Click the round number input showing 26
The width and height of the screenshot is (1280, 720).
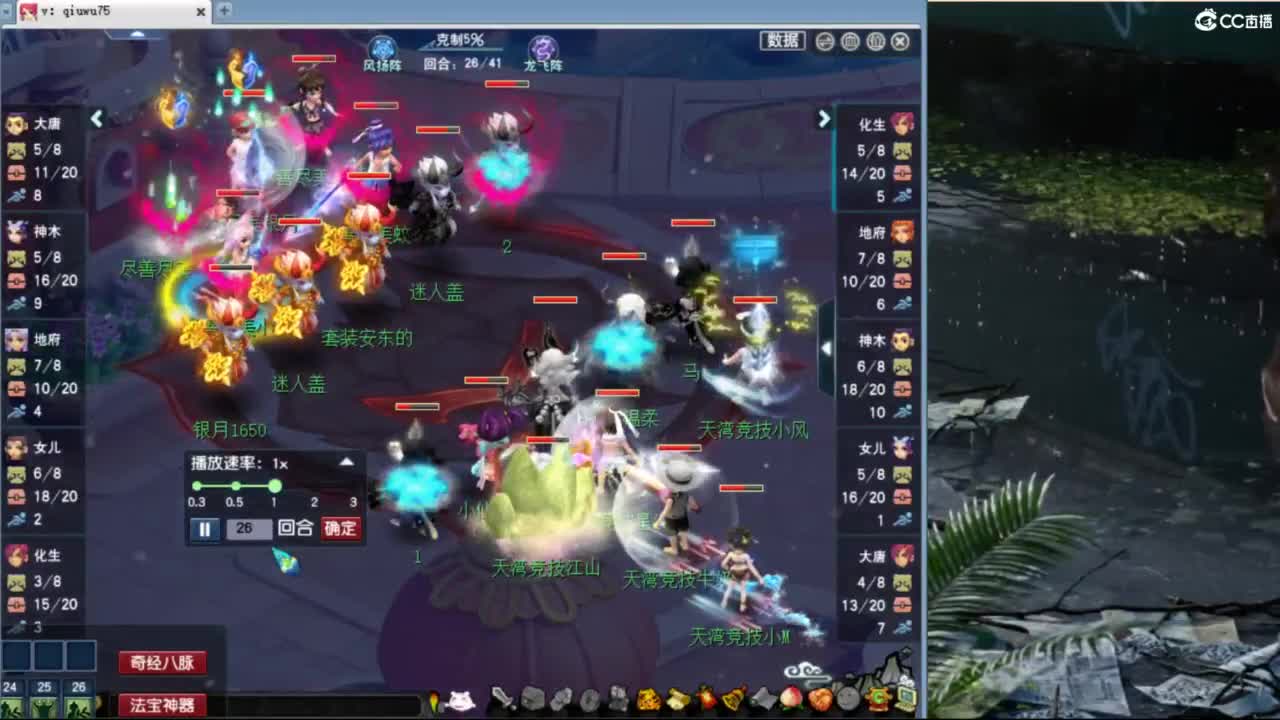(250, 530)
